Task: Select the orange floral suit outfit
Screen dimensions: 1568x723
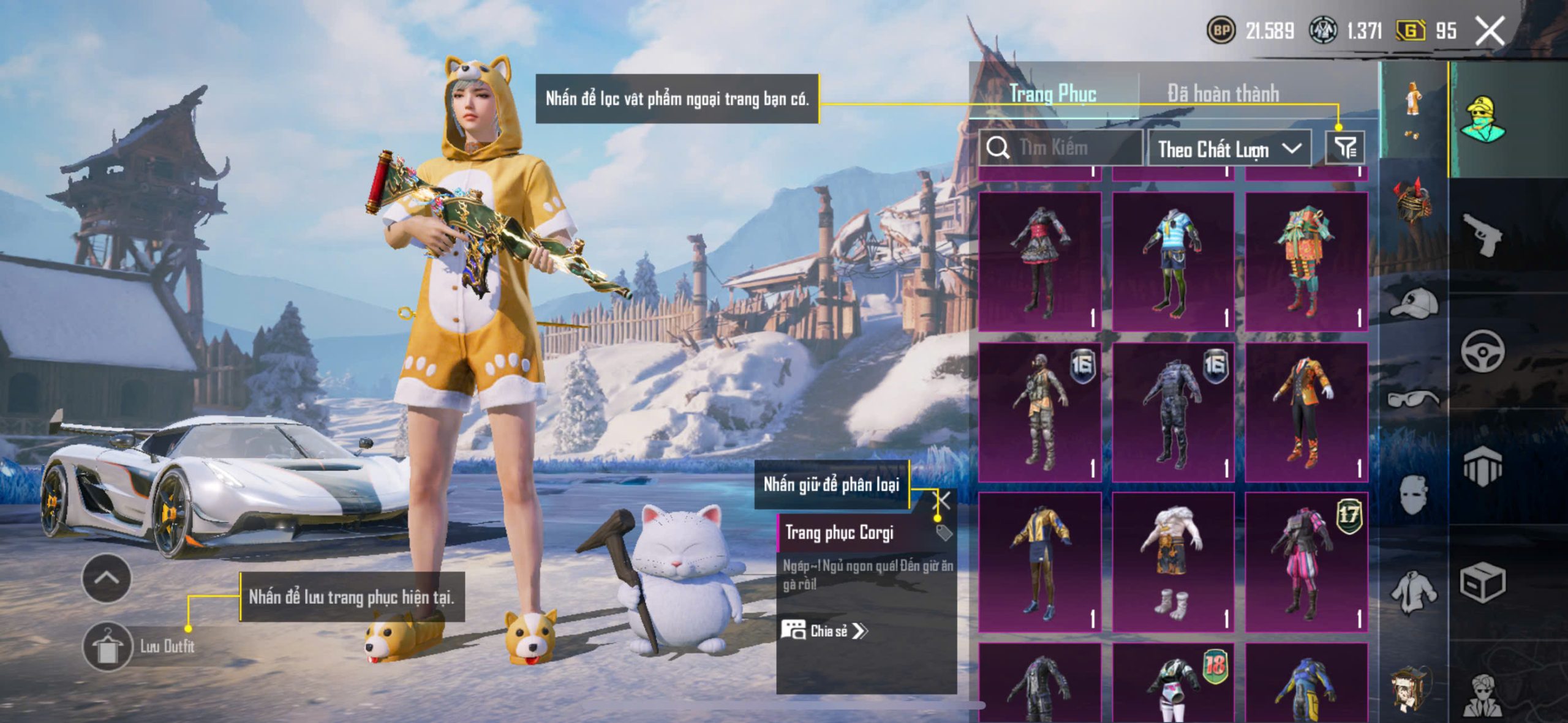Action: pos(1306,411)
